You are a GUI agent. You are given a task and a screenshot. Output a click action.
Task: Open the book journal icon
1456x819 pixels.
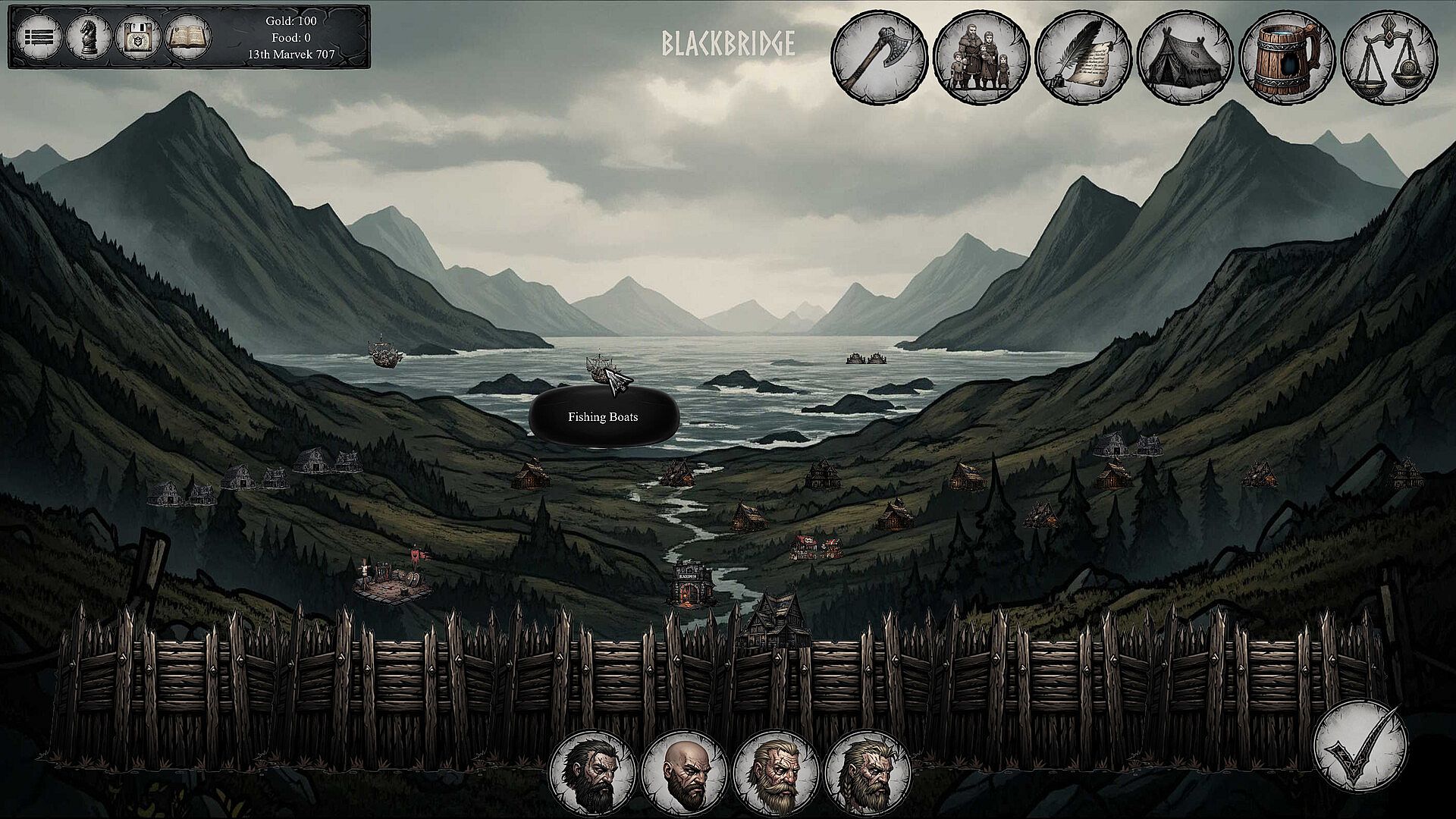188,36
